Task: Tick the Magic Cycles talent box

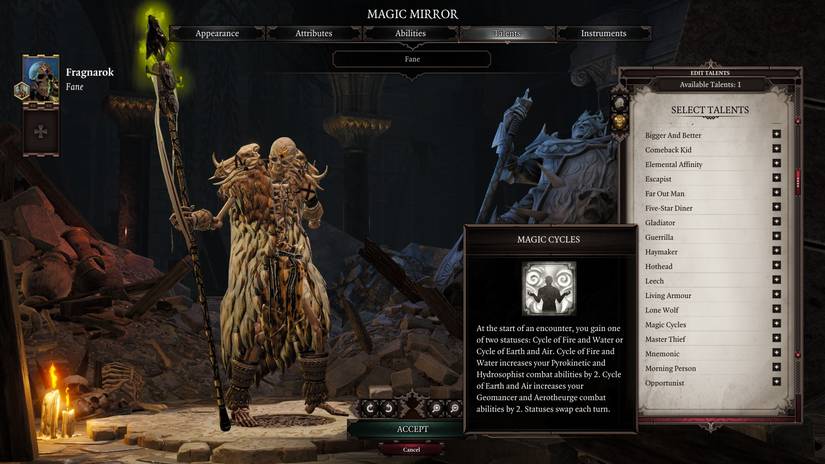Action: (x=776, y=325)
